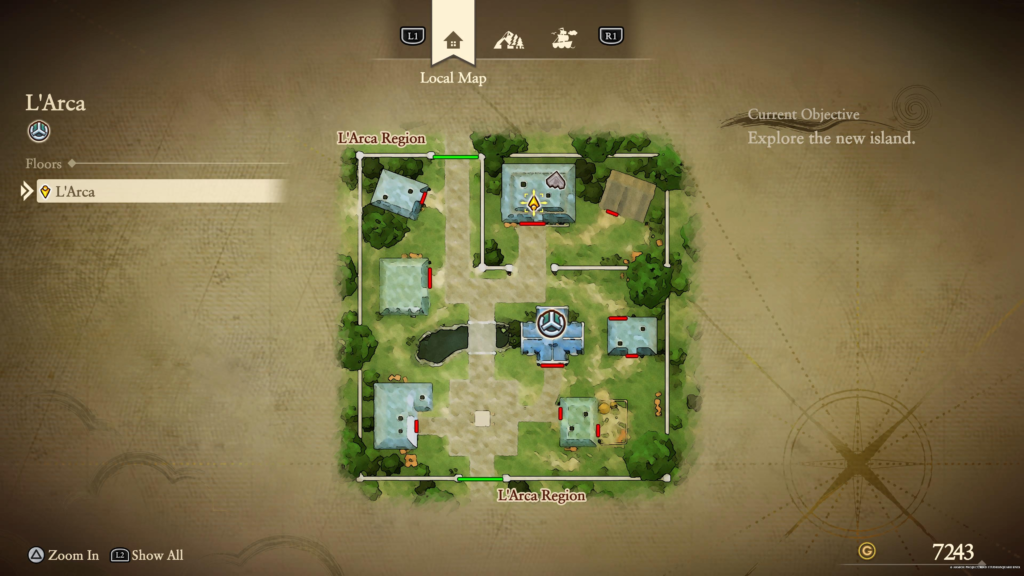Viewport: 1024px width, 576px height.
Task: Select the yellow player position marker
Action: pyautogui.click(x=535, y=205)
